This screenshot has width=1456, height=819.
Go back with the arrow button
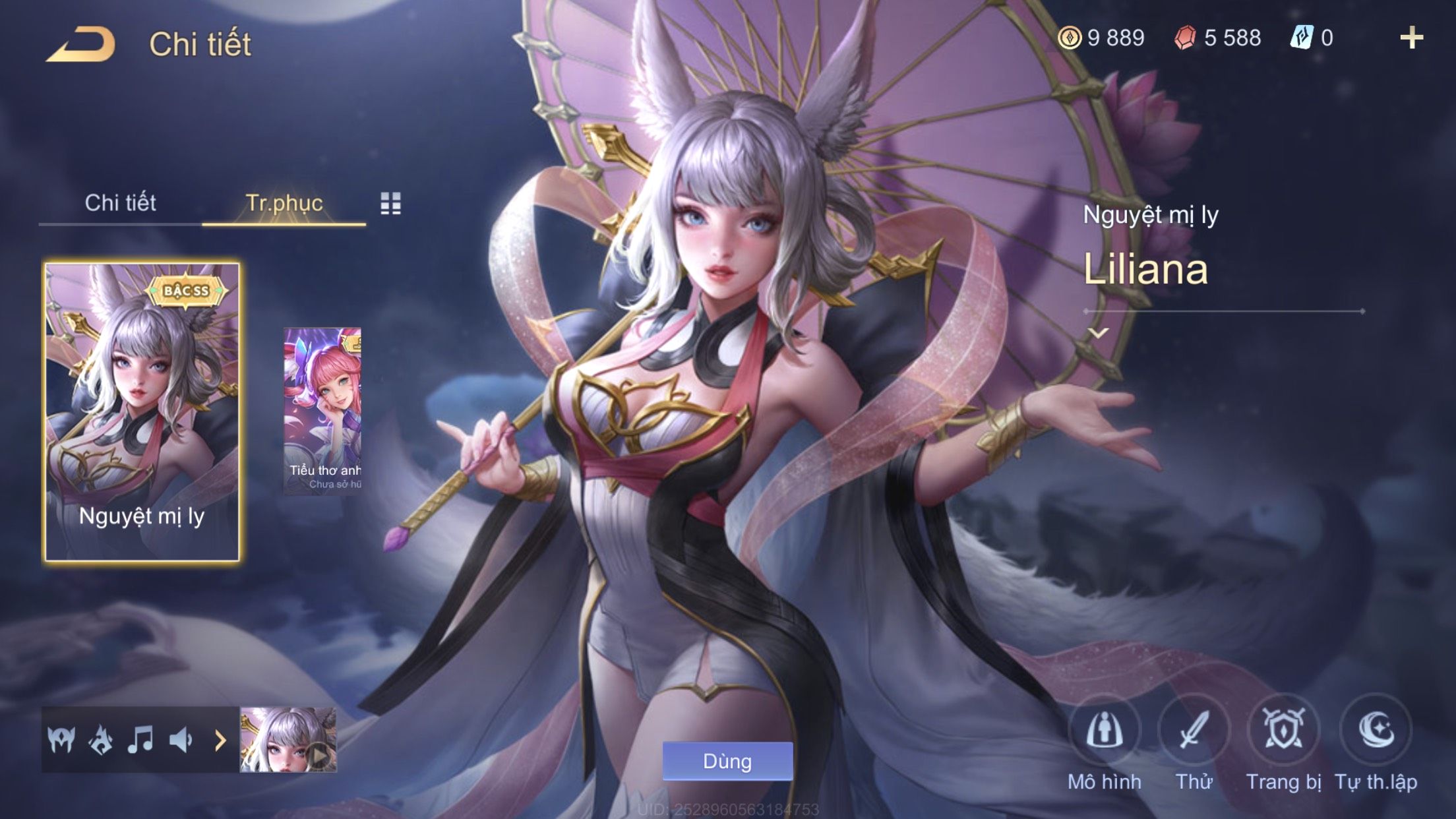81,44
